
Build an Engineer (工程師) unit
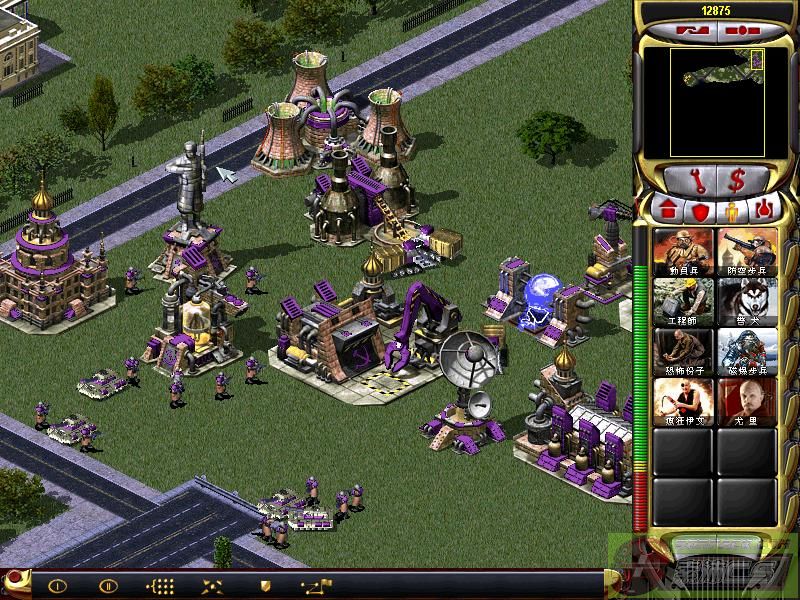684,300
